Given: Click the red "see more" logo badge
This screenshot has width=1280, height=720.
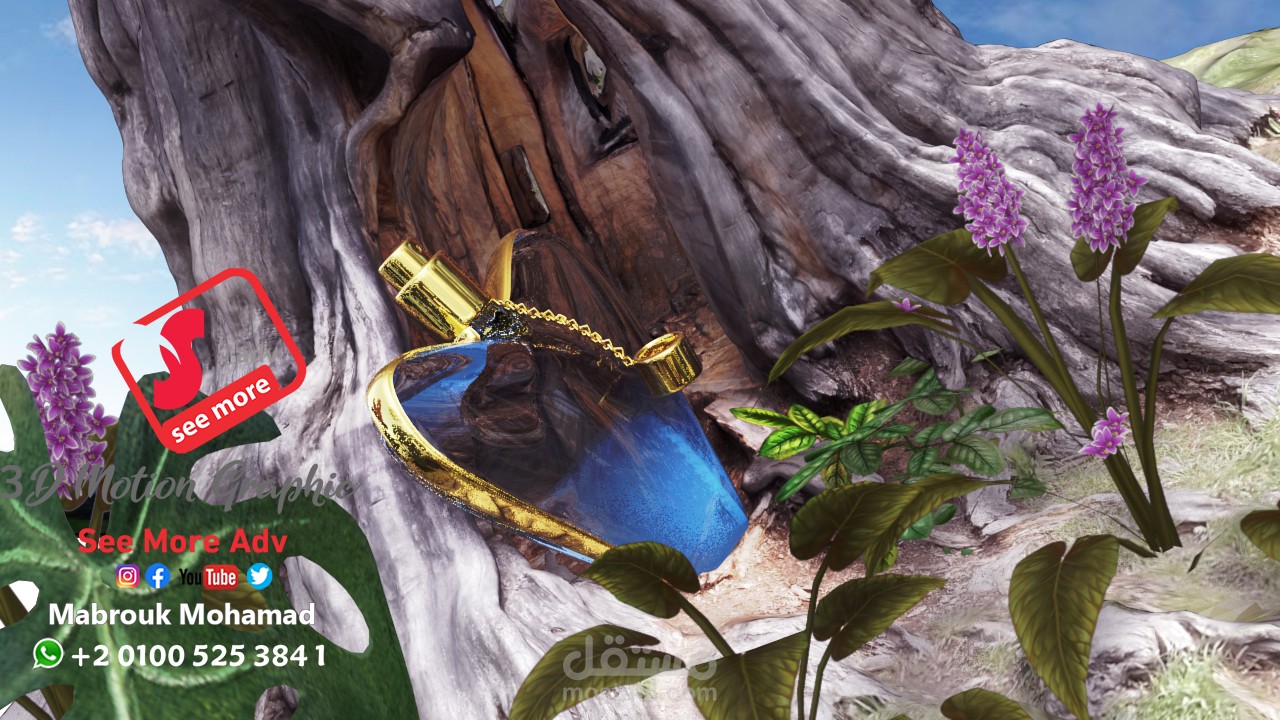Looking at the screenshot, I should click(x=208, y=360).
